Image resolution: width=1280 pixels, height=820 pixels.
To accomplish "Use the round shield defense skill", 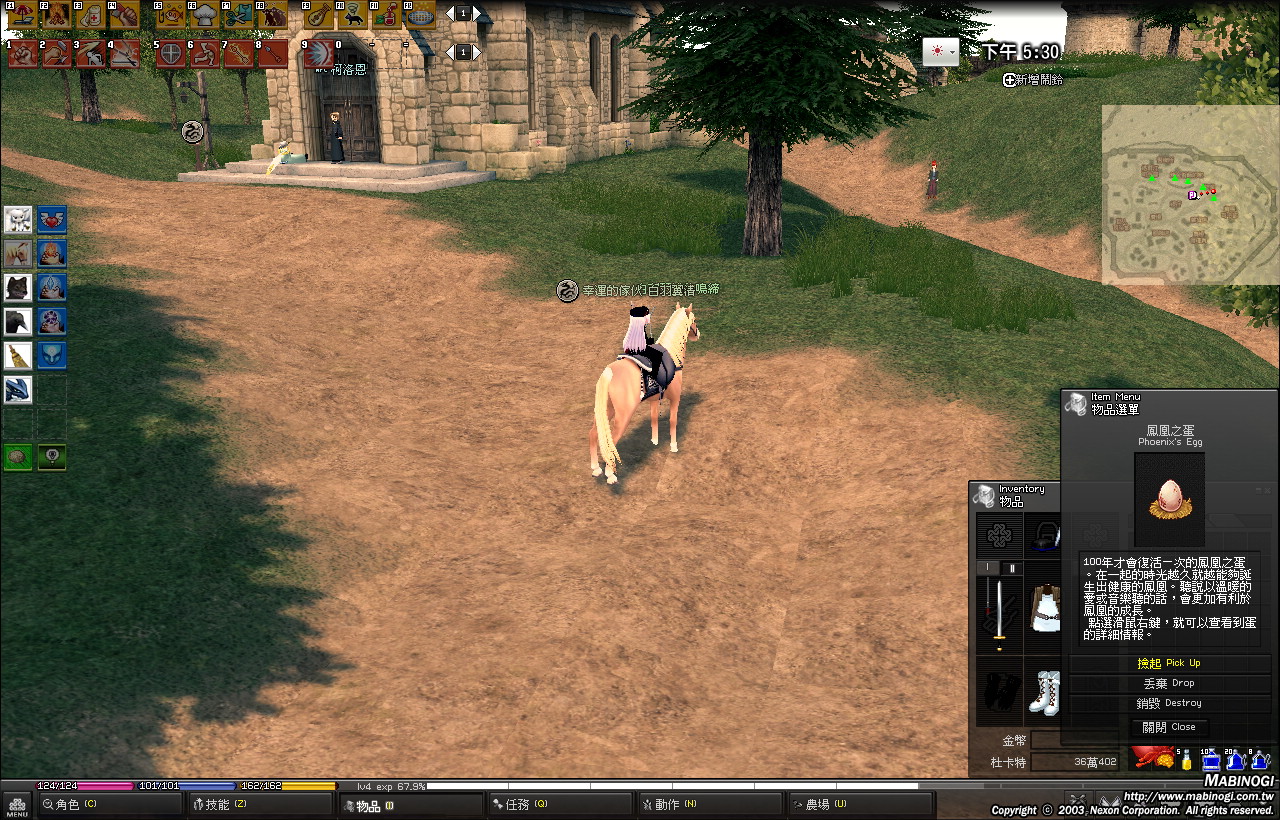I will click(x=171, y=53).
